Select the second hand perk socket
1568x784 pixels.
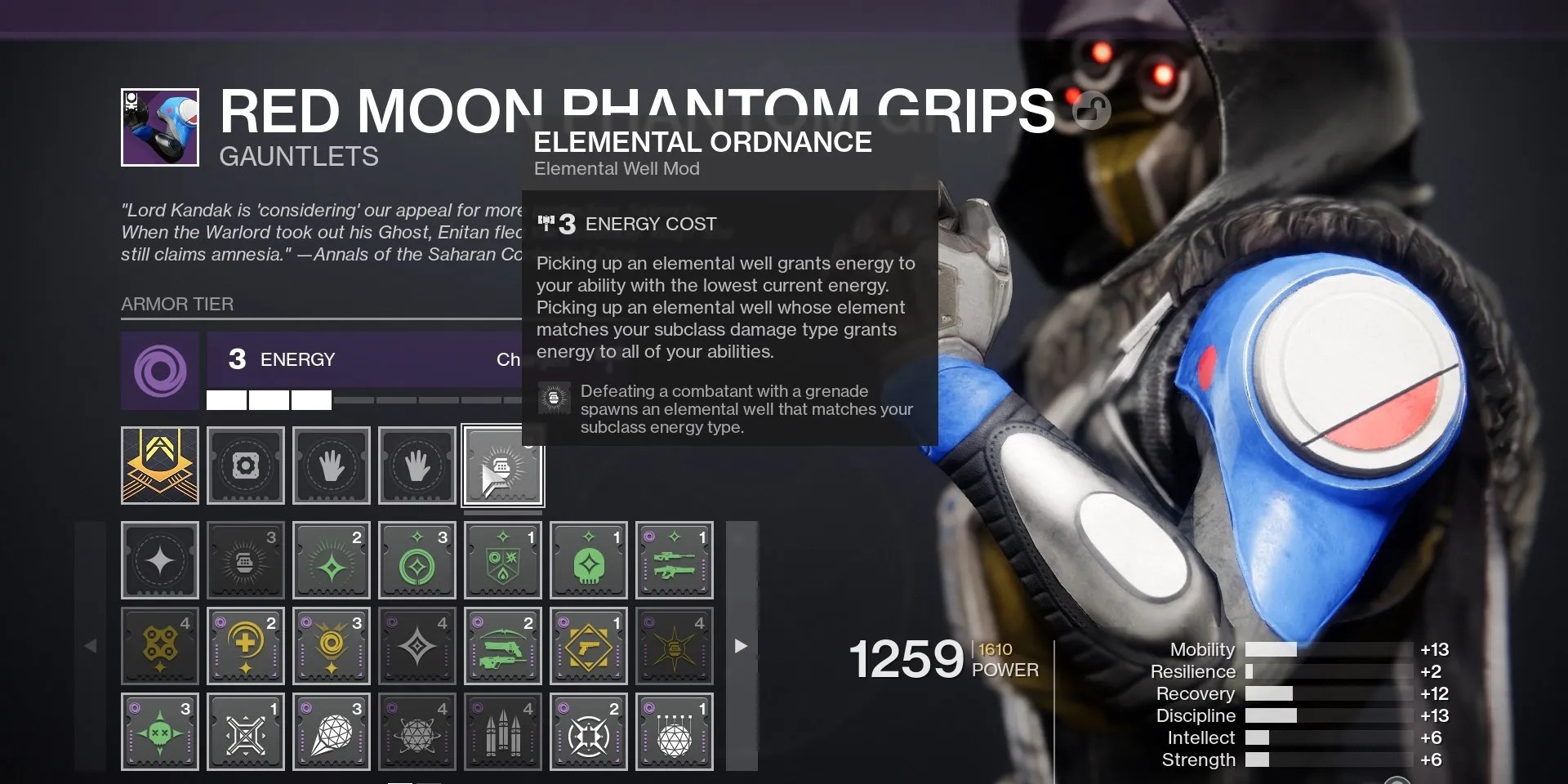point(417,465)
